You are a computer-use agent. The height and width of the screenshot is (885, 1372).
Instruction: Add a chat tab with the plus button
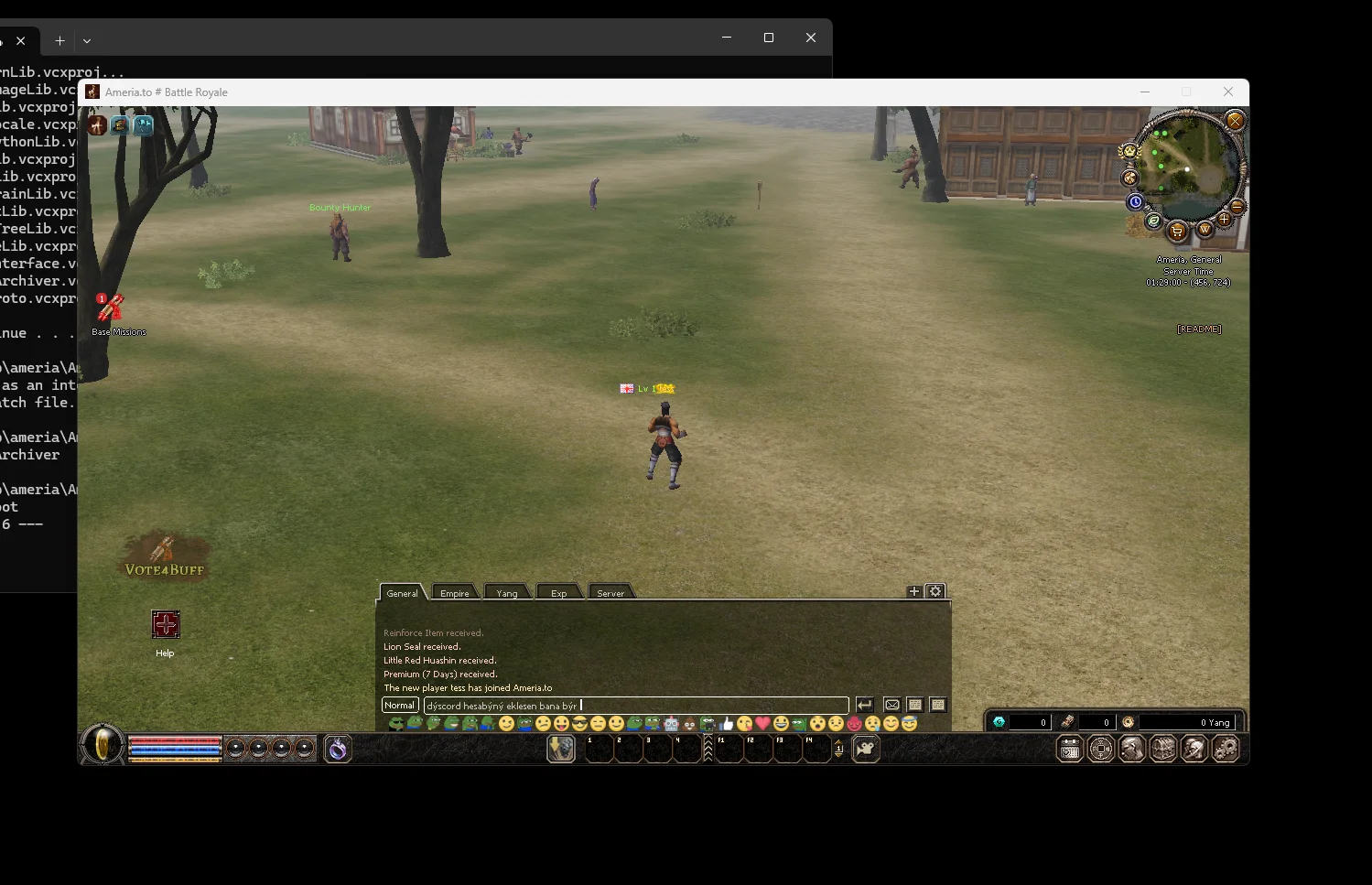(913, 591)
